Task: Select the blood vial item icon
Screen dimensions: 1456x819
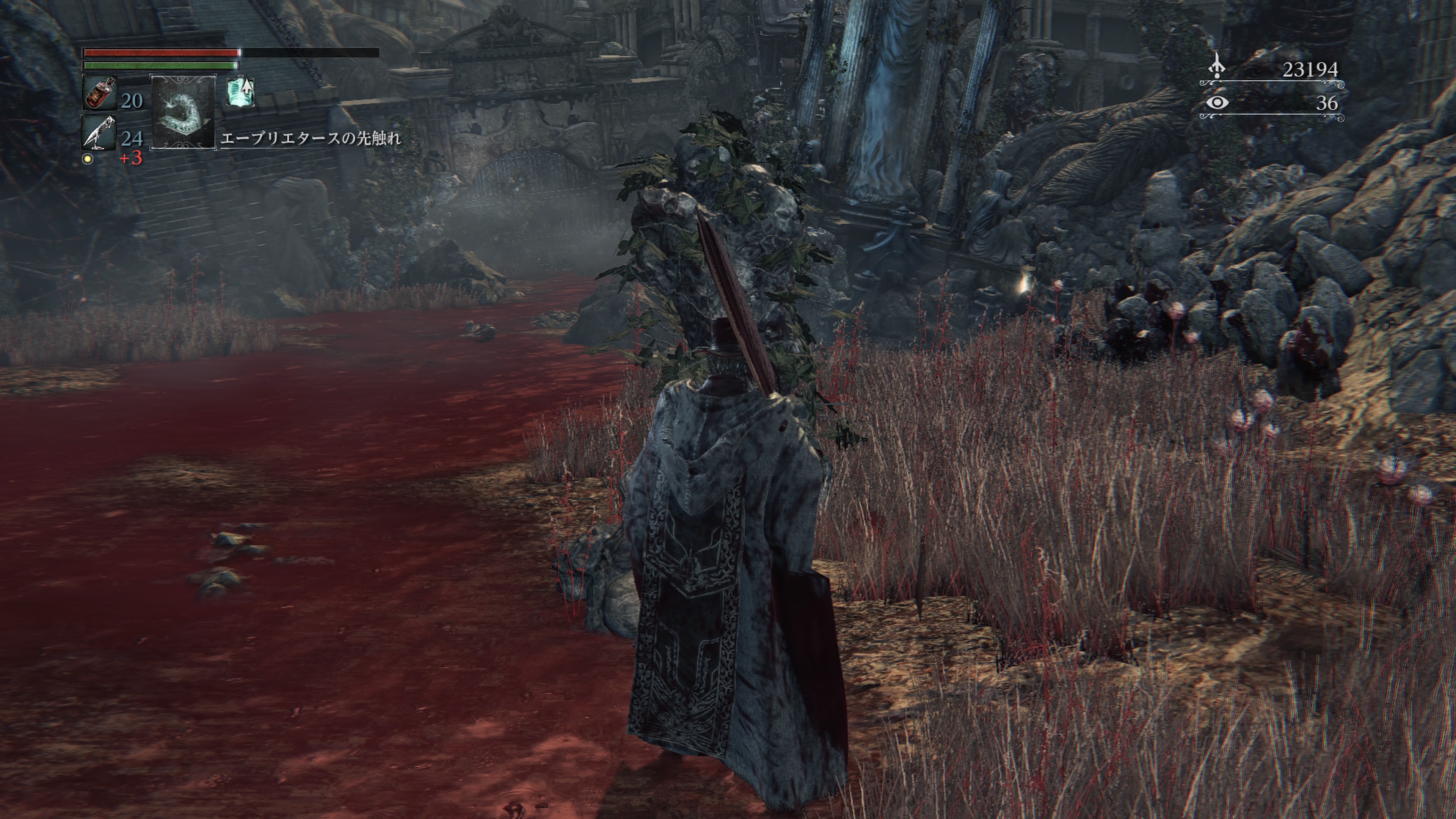Action: 100,93
